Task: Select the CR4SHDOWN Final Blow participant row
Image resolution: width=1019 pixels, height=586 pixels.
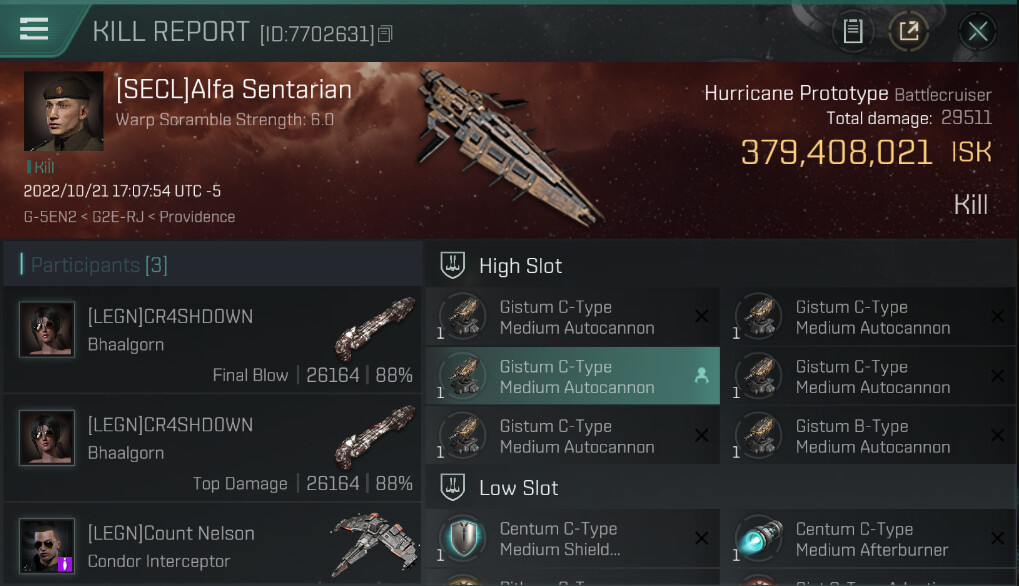Action: pyautogui.click(x=212, y=343)
